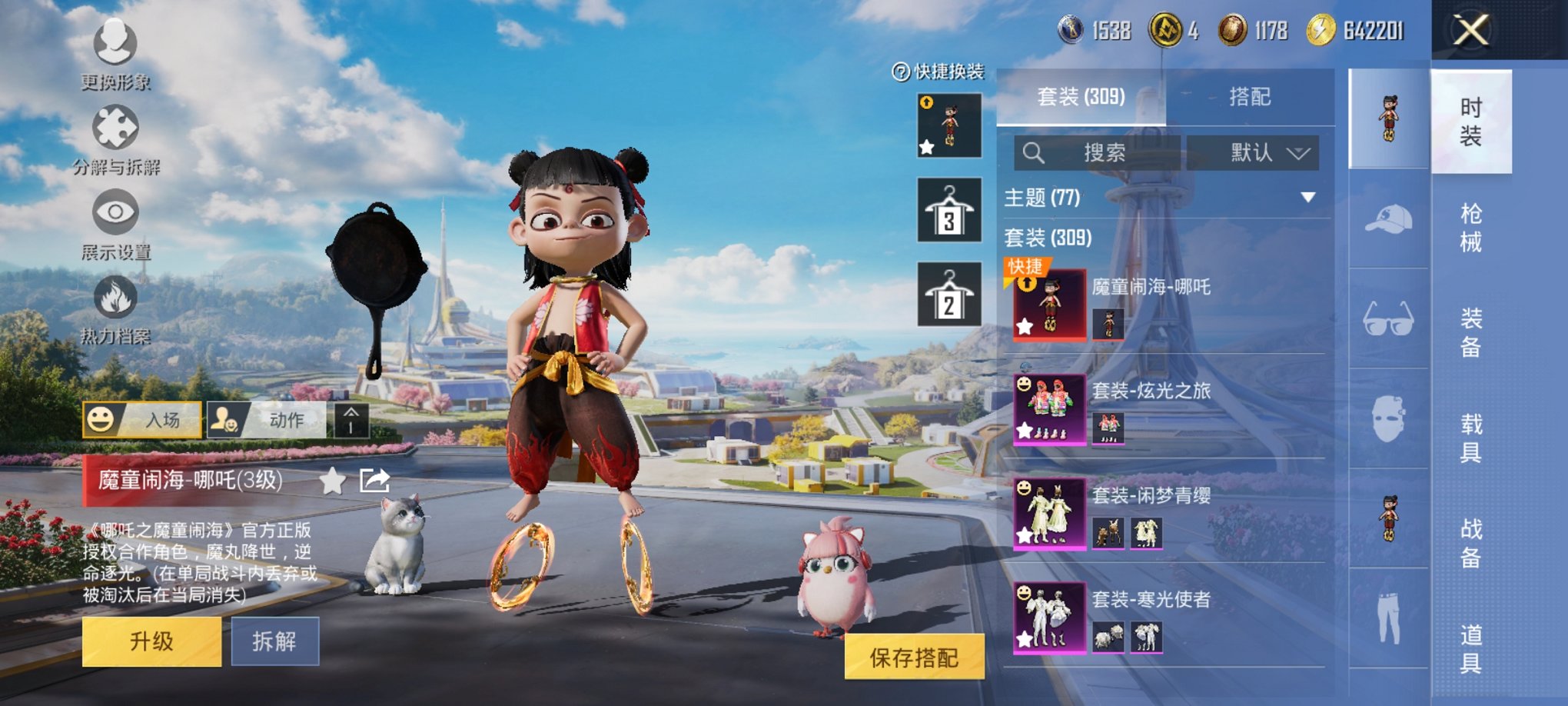Favorite the outfit with star icon
This screenshot has height=706, width=1568.
point(332,481)
